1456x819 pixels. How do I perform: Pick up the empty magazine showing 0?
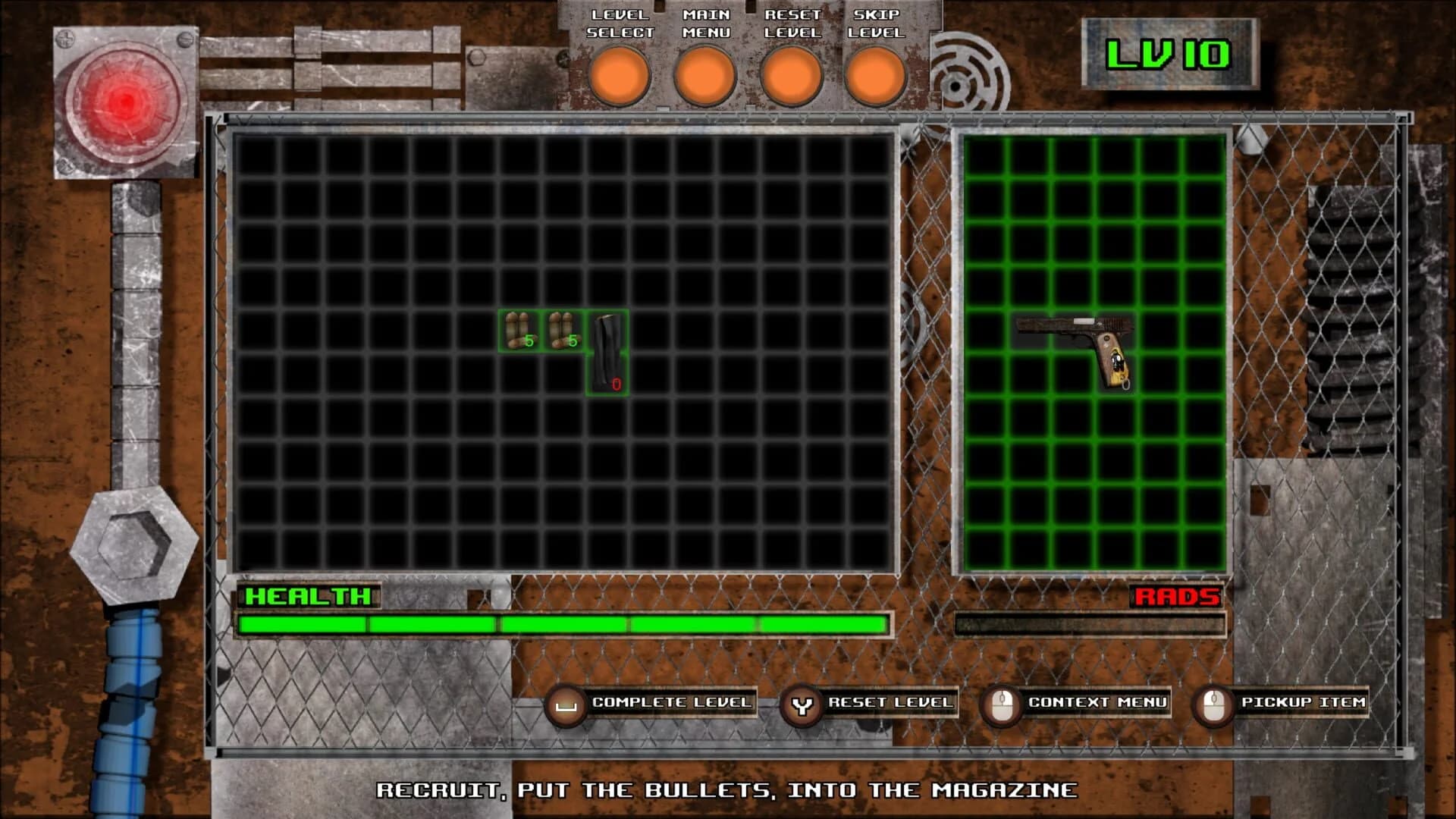(607, 356)
